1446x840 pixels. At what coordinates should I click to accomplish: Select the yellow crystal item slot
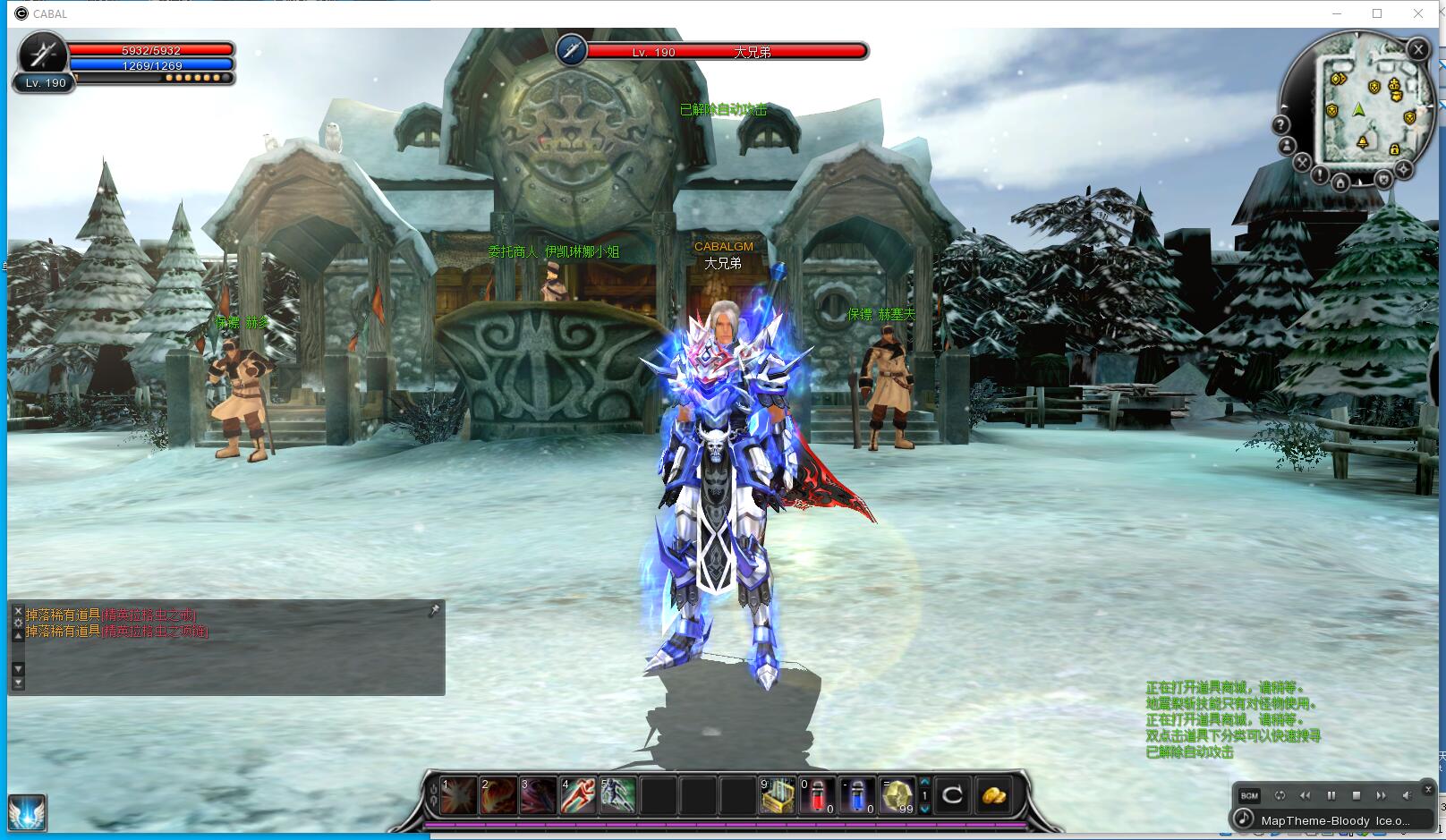pos(897,796)
